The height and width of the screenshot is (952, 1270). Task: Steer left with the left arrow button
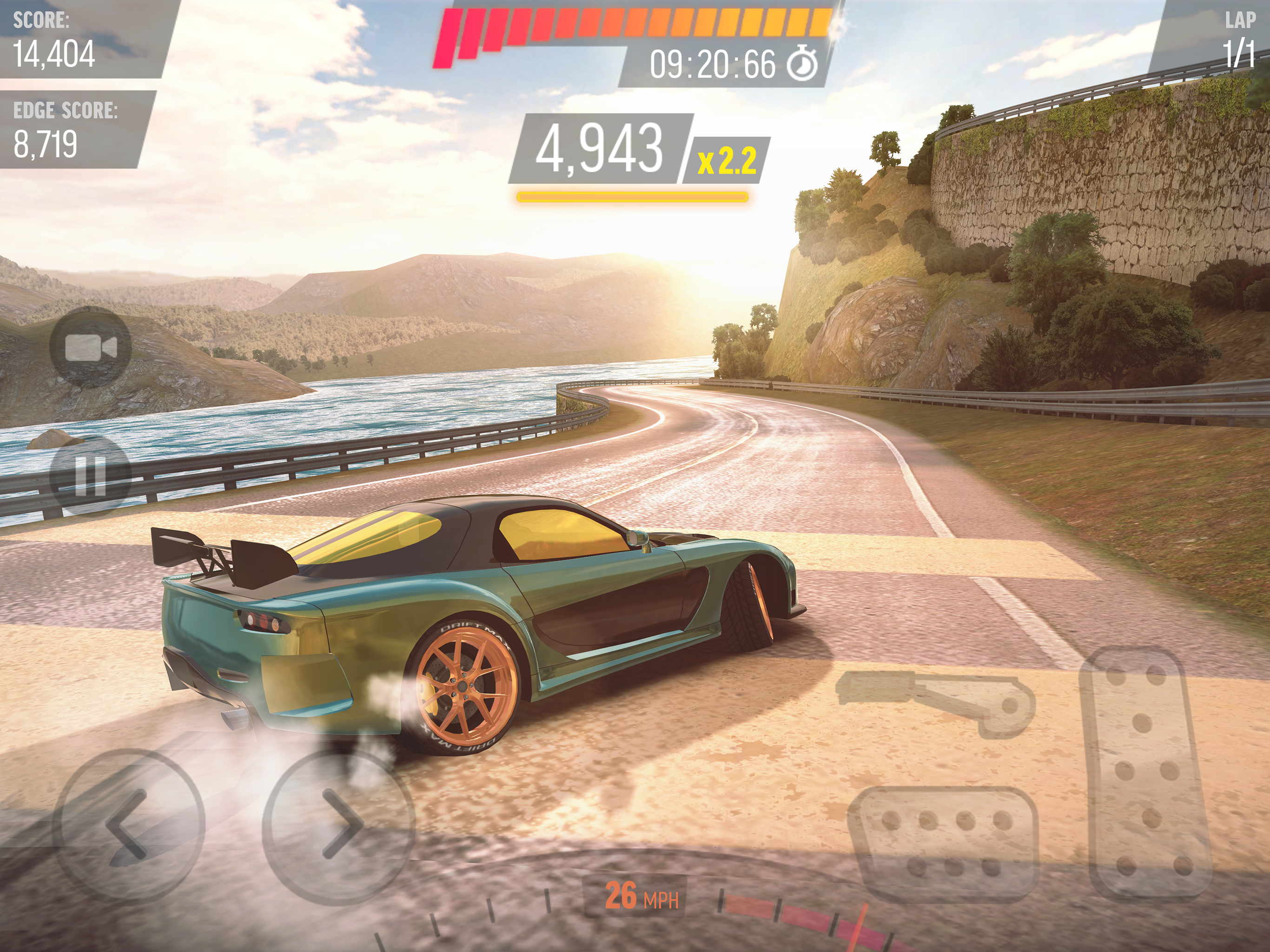pos(129,826)
